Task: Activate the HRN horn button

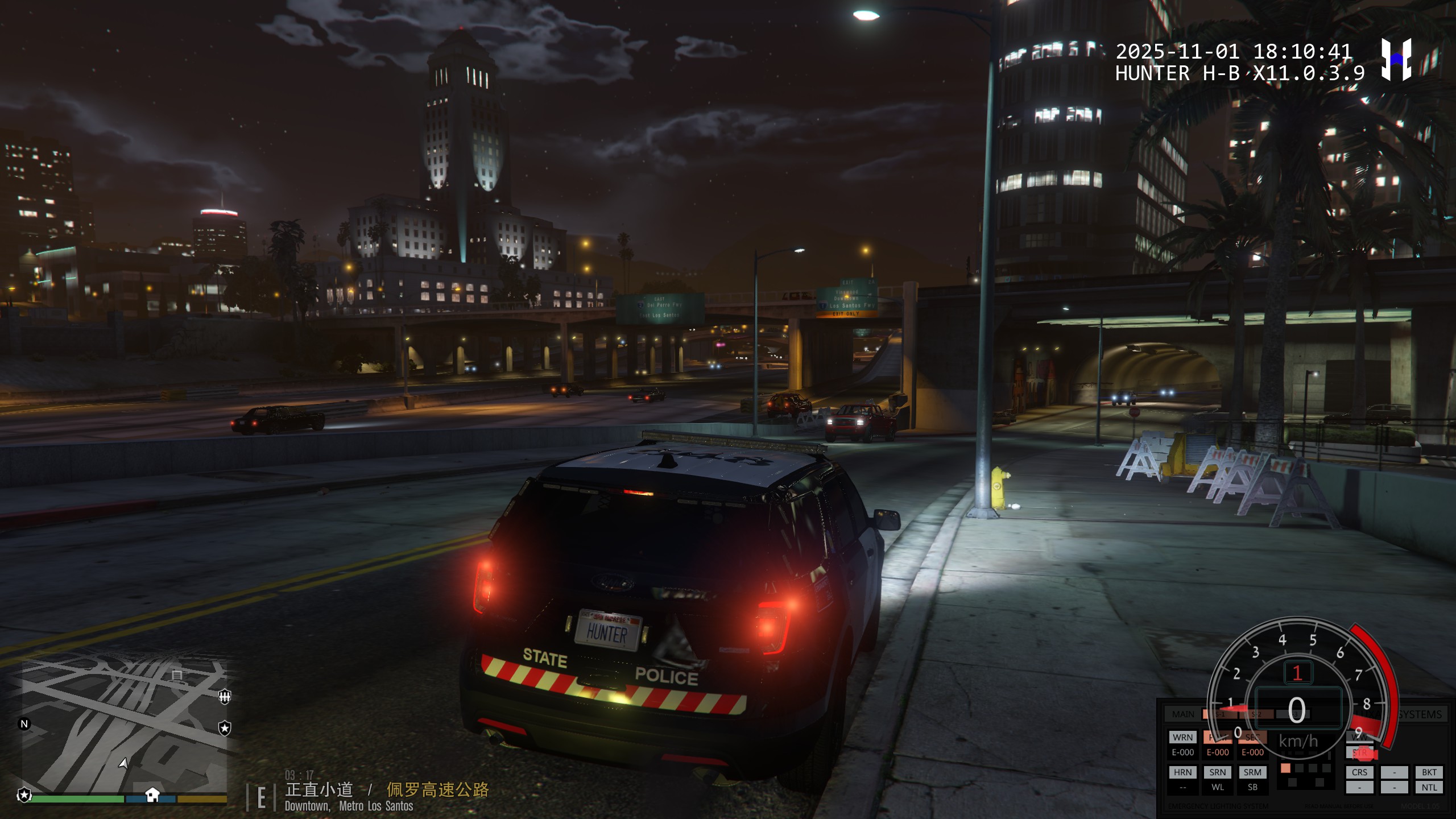Action: pos(1182,772)
